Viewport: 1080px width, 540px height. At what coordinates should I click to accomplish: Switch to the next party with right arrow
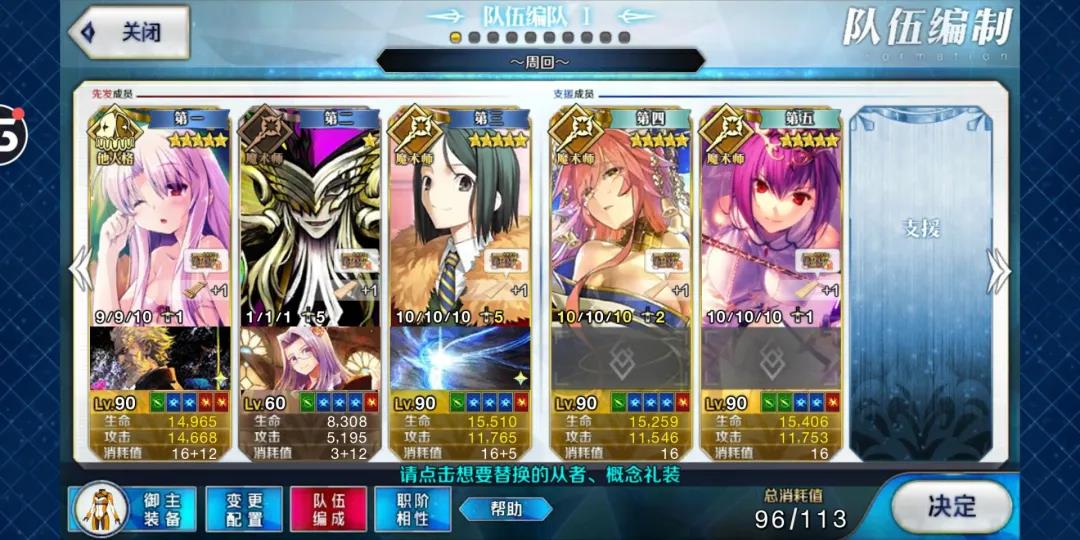(x=998, y=270)
